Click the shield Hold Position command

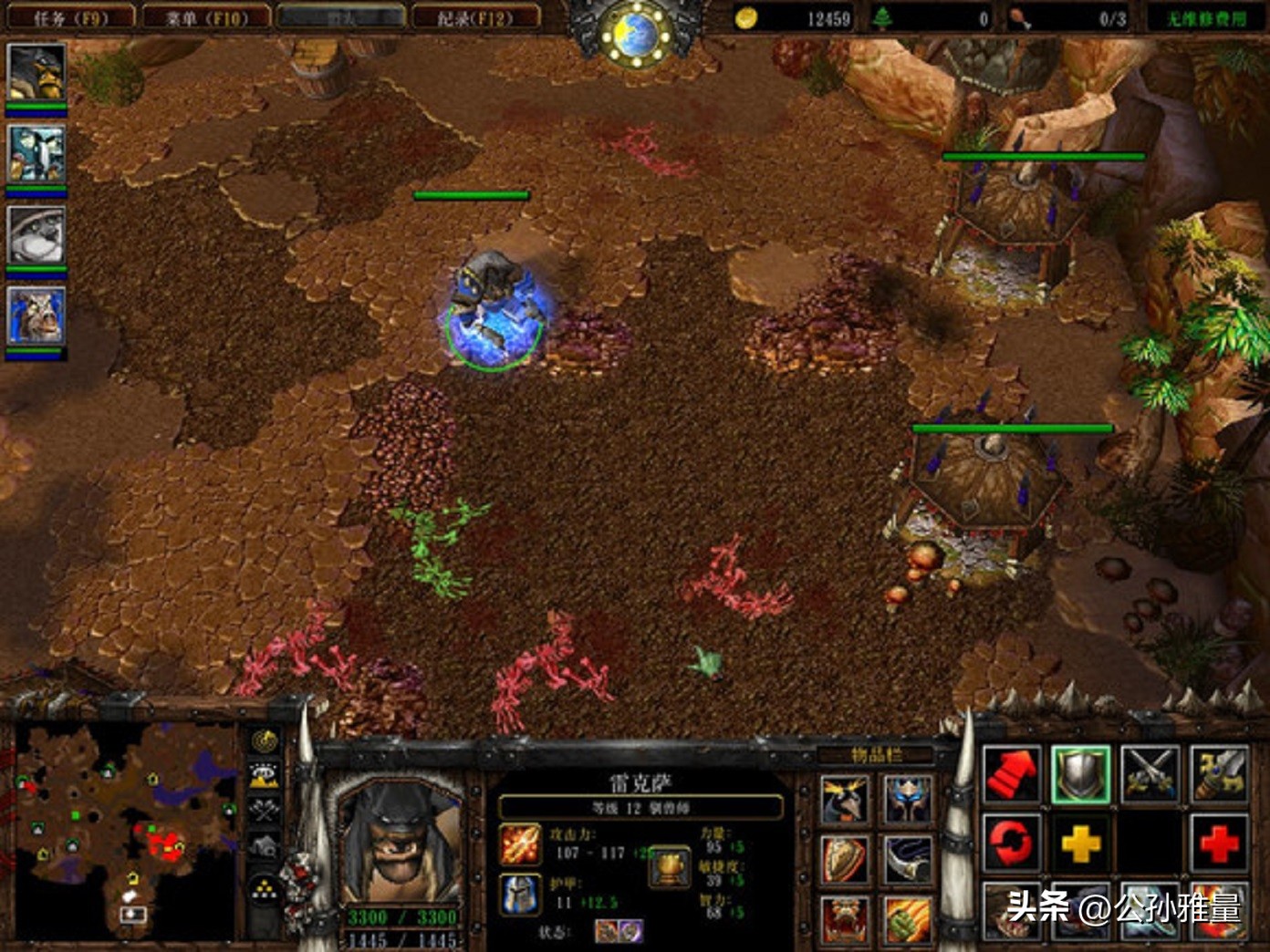[x=1080, y=774]
